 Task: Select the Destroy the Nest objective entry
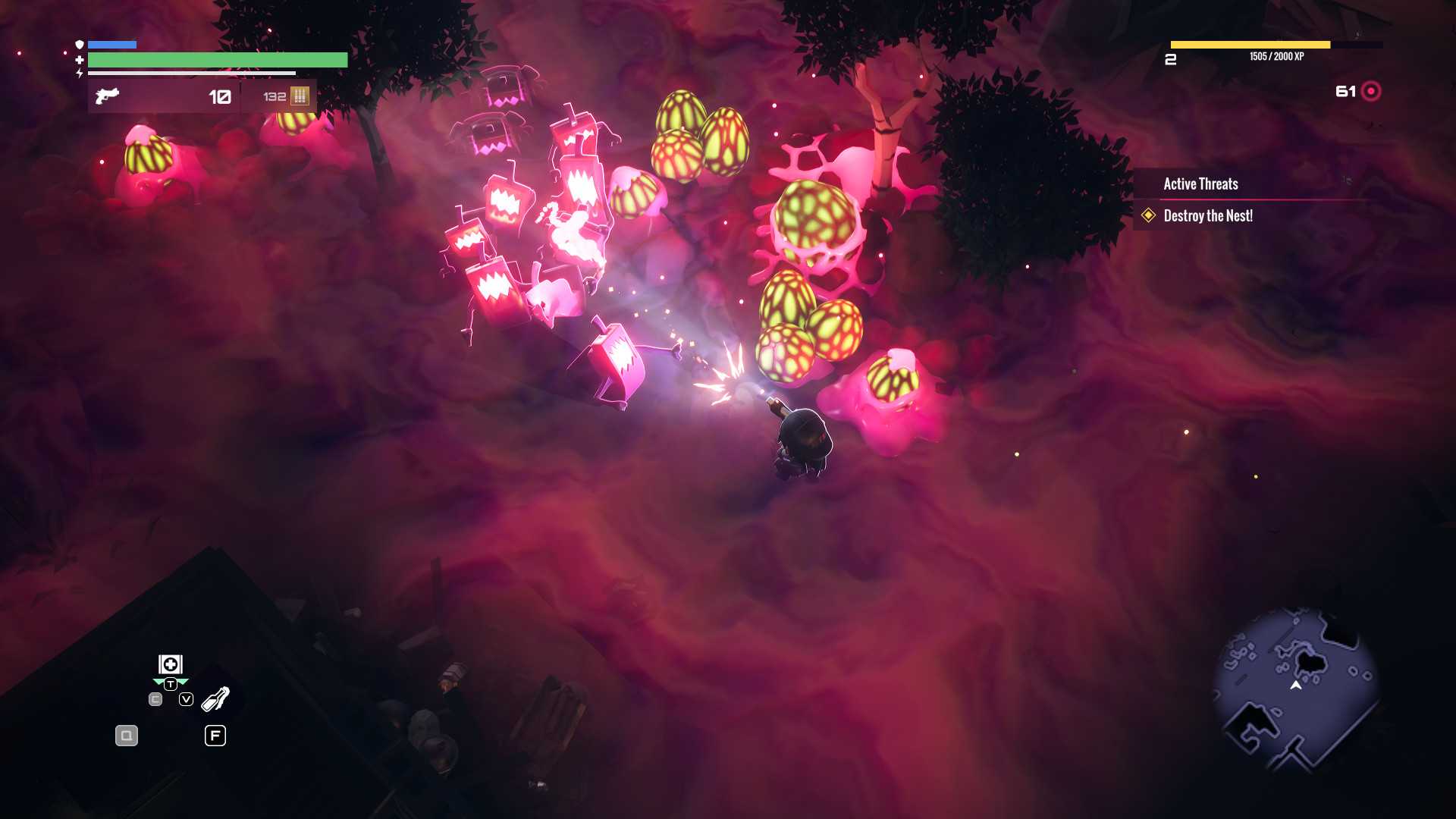[x=1209, y=217]
